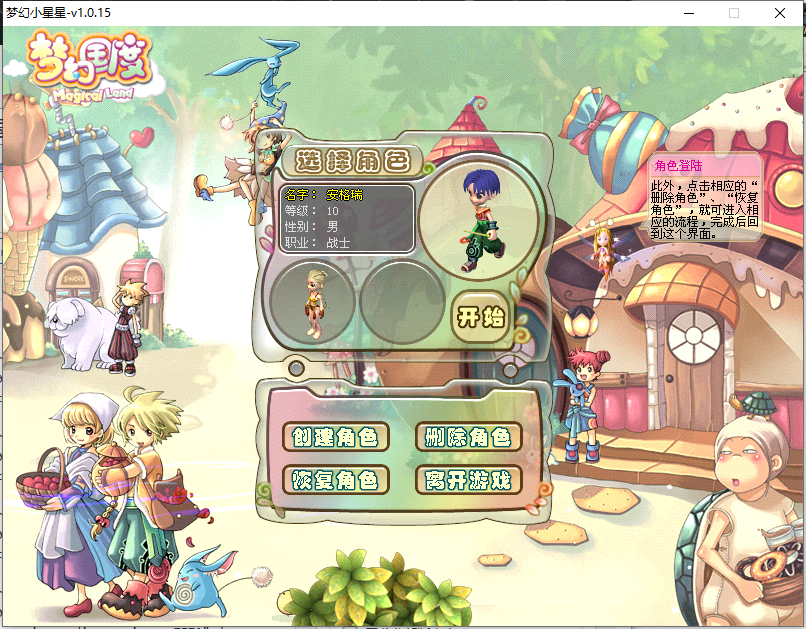Viewport: 806px width, 629px height.
Task: Close the game window
Action: pos(780,13)
